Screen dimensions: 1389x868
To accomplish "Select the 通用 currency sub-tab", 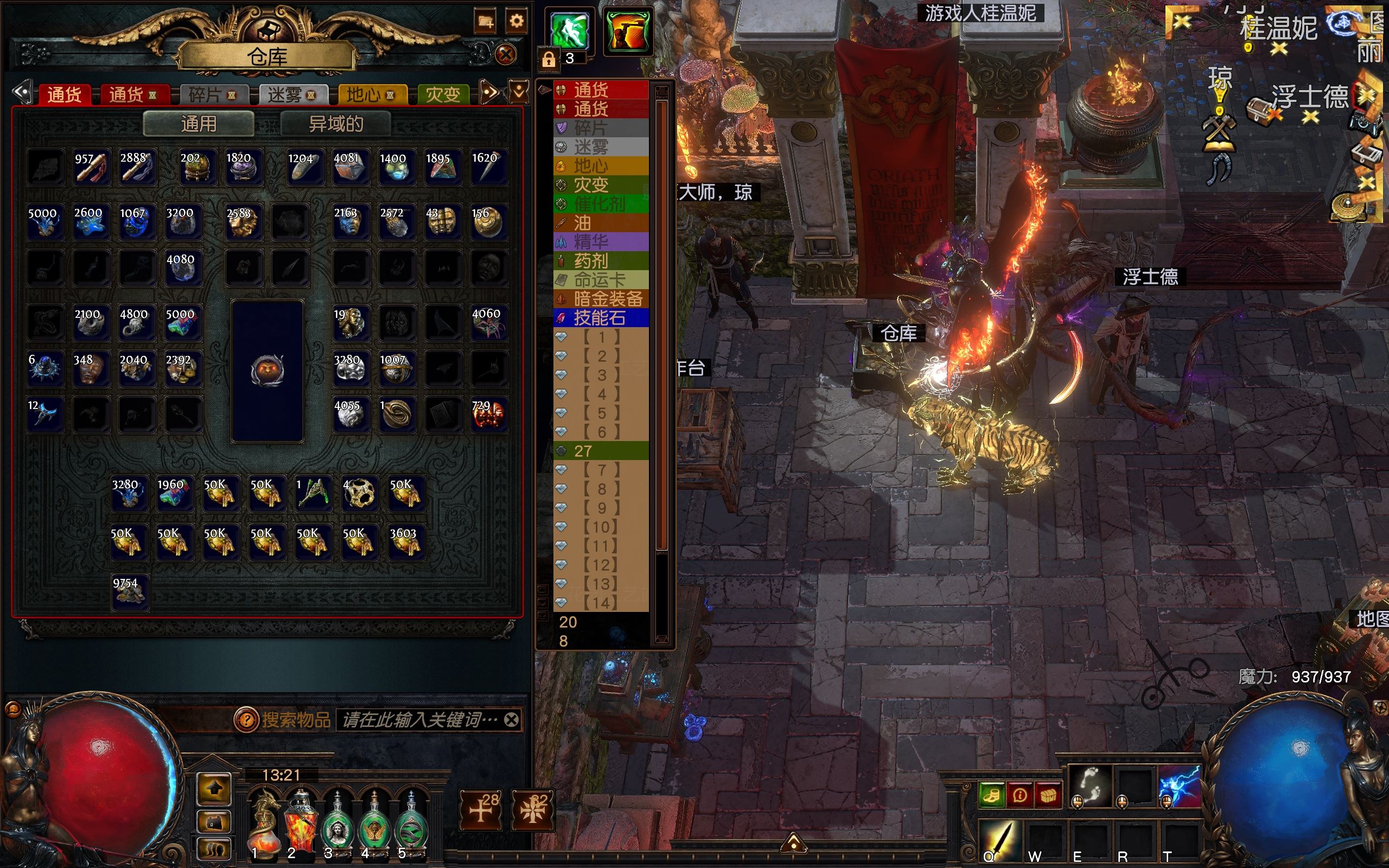I will click(x=199, y=124).
